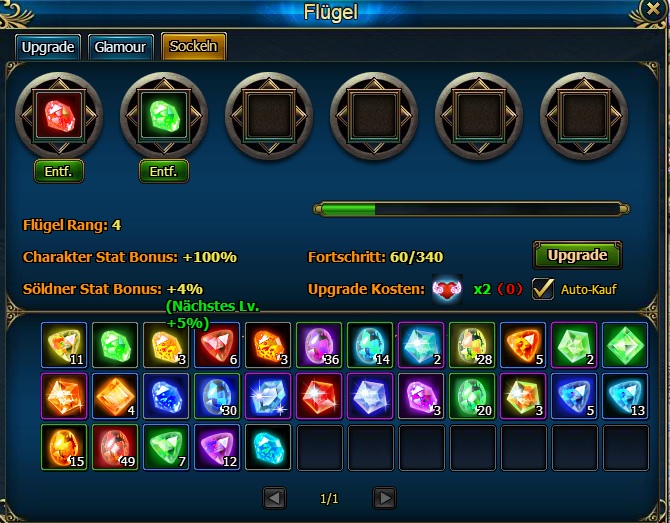Pick the red gem stack of 49
670x523 pixels.
(x=115, y=447)
